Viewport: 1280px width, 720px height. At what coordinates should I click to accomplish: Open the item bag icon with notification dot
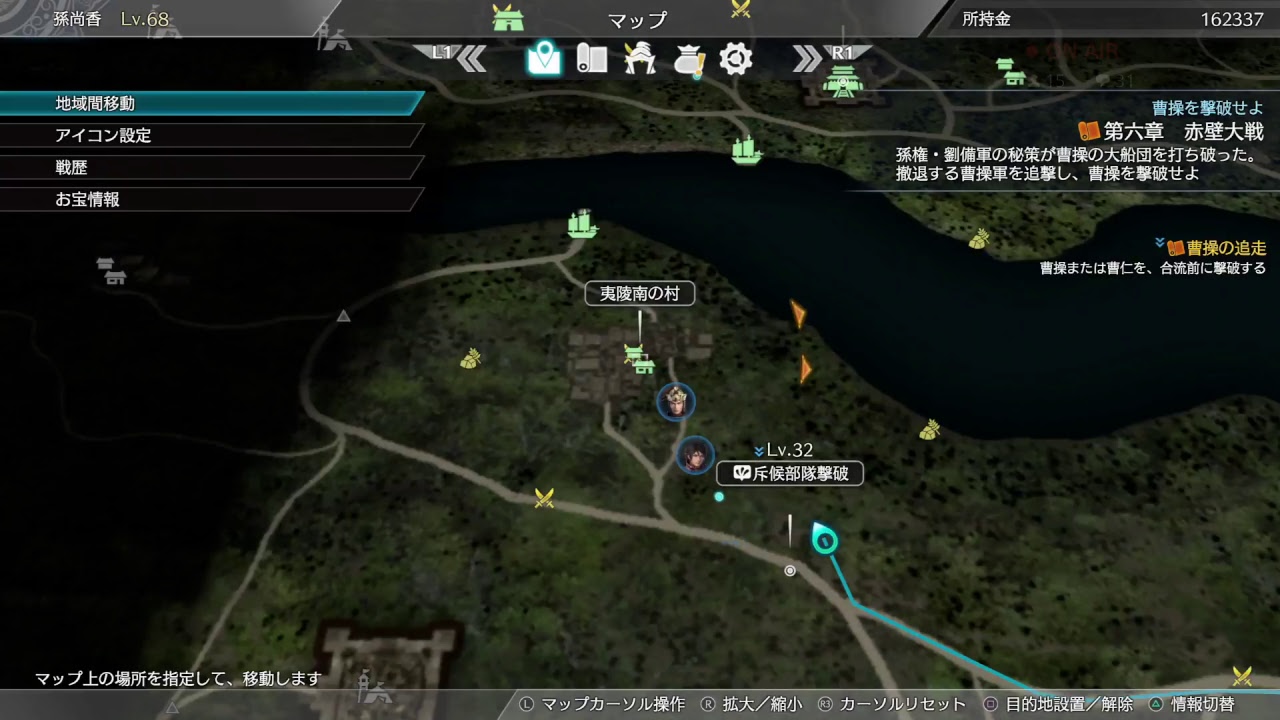[689, 58]
